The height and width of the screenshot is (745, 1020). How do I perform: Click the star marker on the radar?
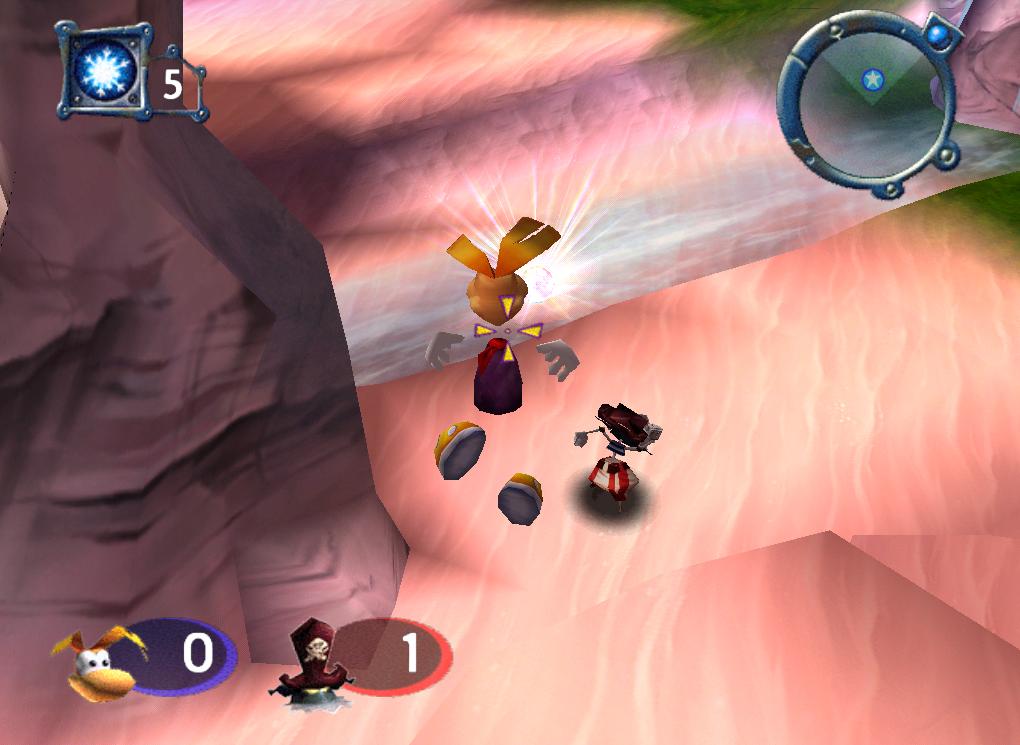tap(872, 79)
